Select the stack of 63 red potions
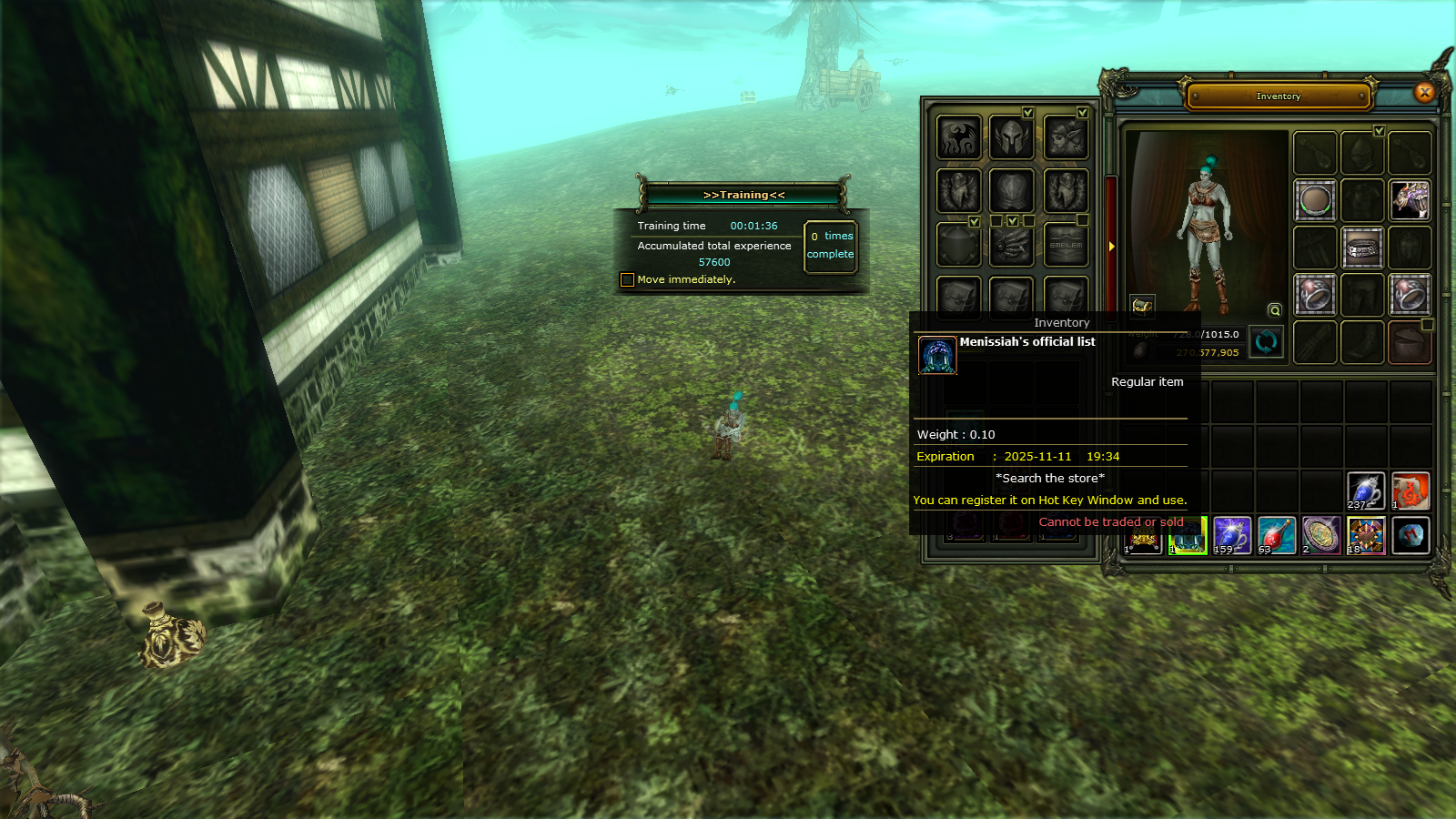Viewport: 1456px width, 819px height. click(1276, 535)
